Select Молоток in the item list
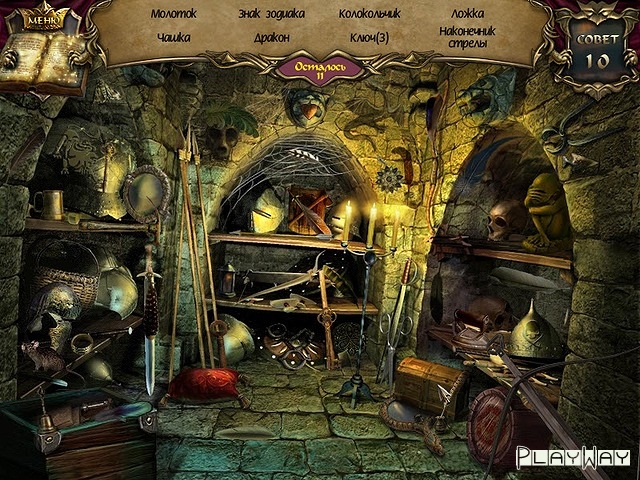 [173, 15]
